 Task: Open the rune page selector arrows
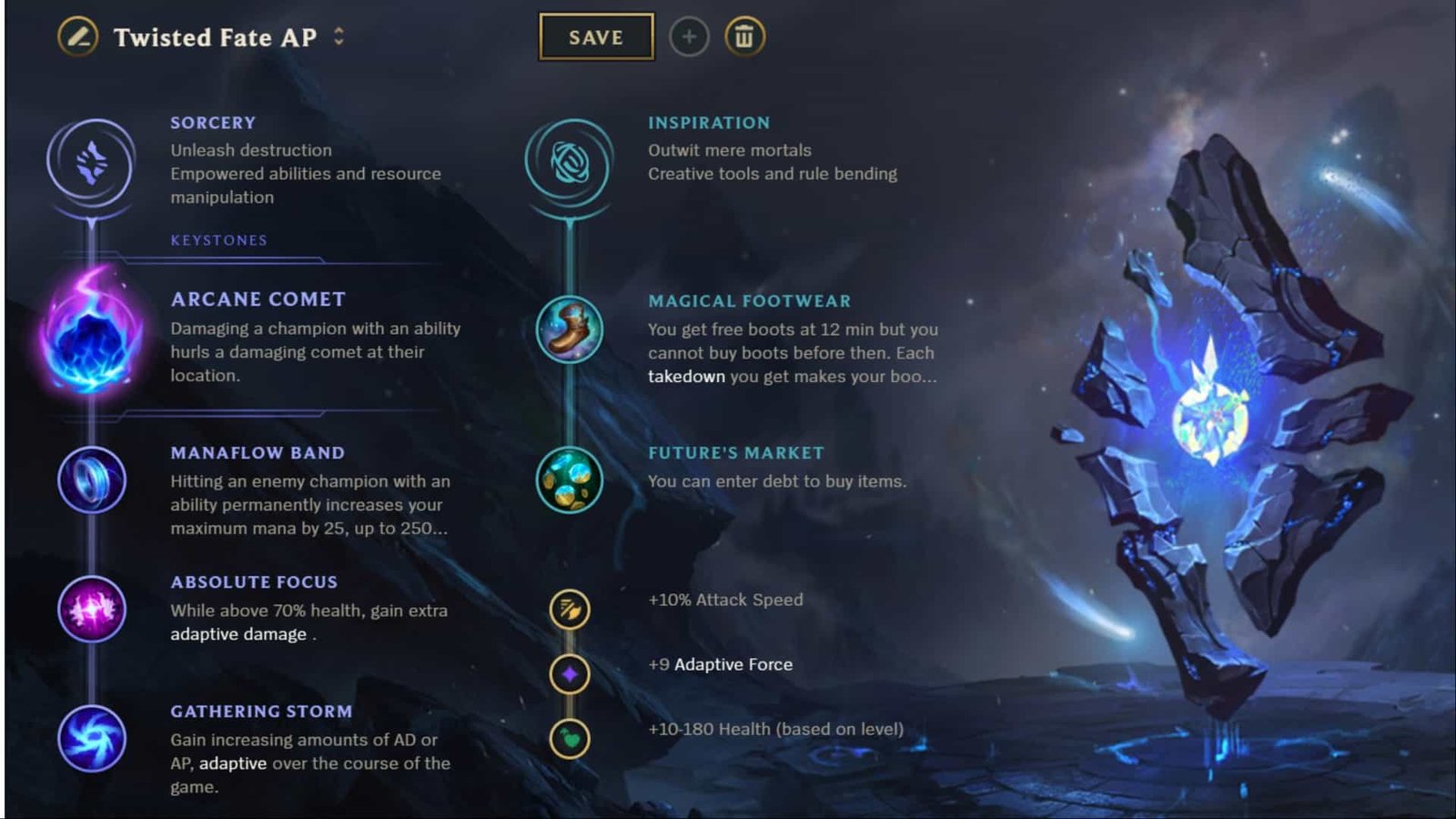338,38
